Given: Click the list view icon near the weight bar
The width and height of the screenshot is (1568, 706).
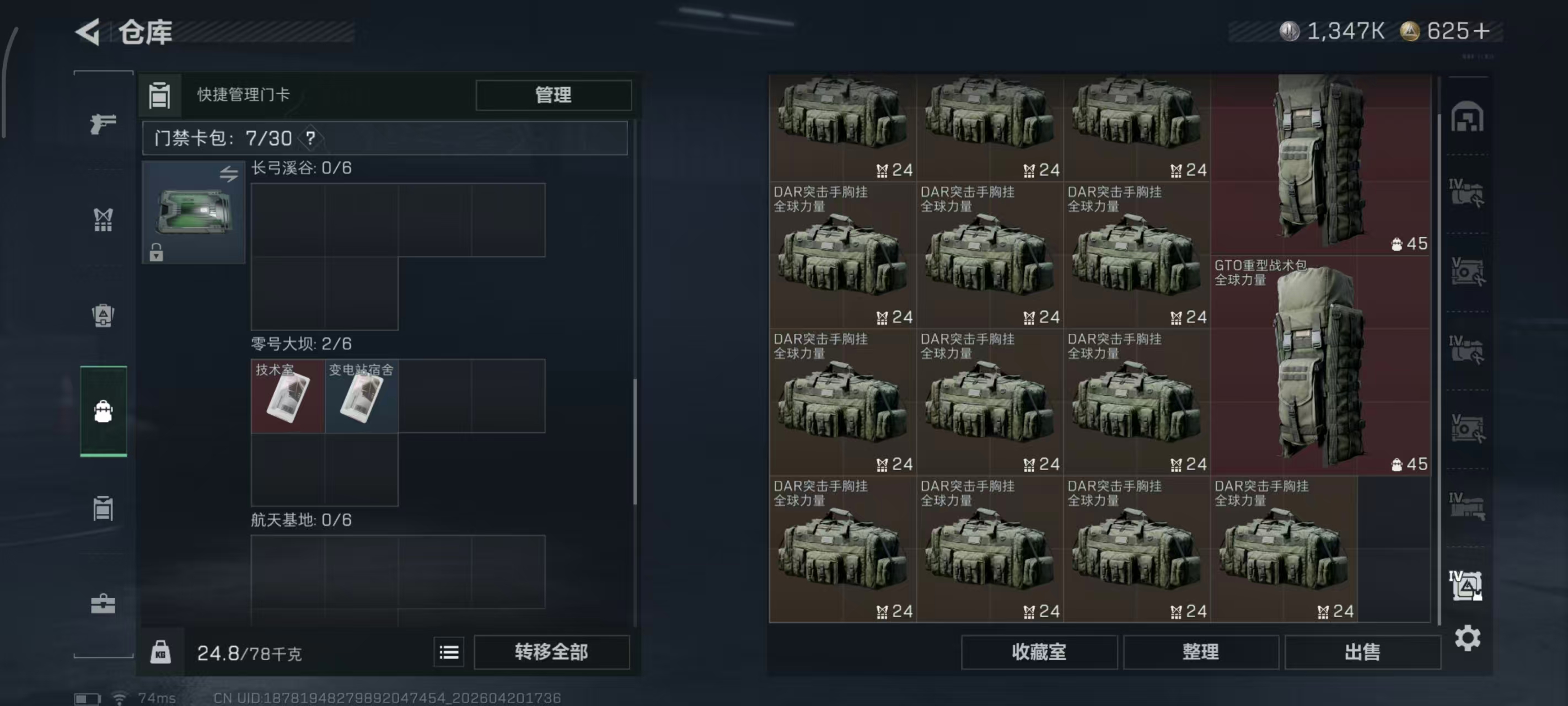Looking at the screenshot, I should [449, 652].
